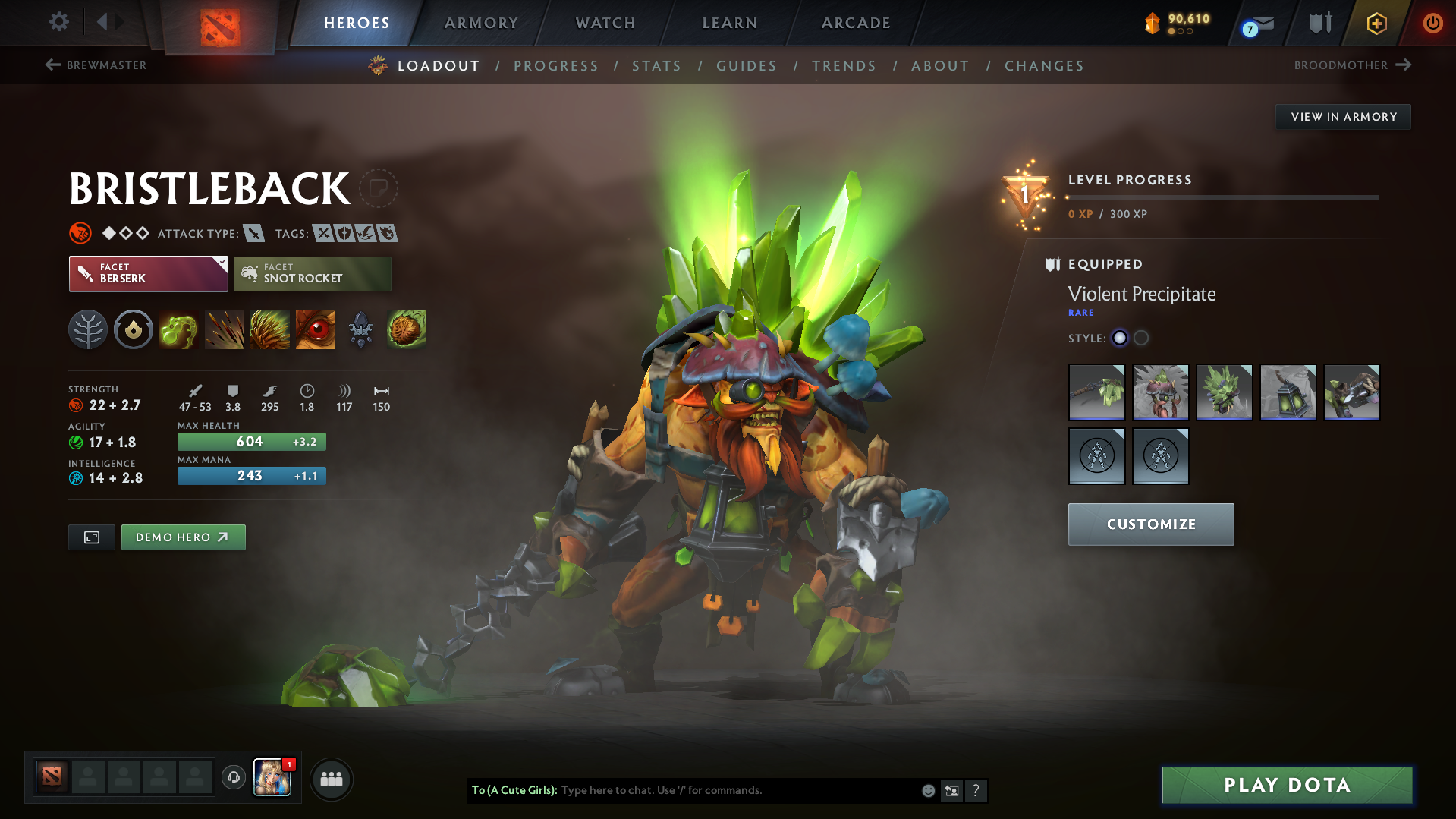Switch to the STATS tab
The image size is (1456, 819).
[656, 66]
